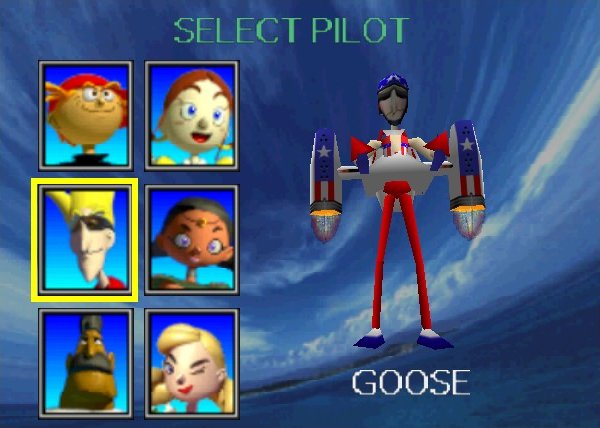The width and height of the screenshot is (600, 428).
Task: Choose the brown-haired girl pilot portrait
Action: tap(191, 114)
